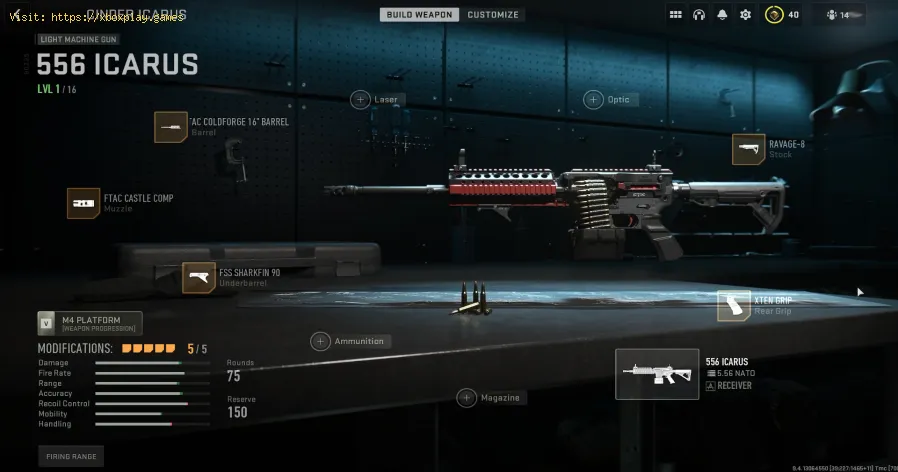Viewport: 898px width, 472px height.
Task: Select the Ravage-8 Stock slot
Action: [x=749, y=149]
